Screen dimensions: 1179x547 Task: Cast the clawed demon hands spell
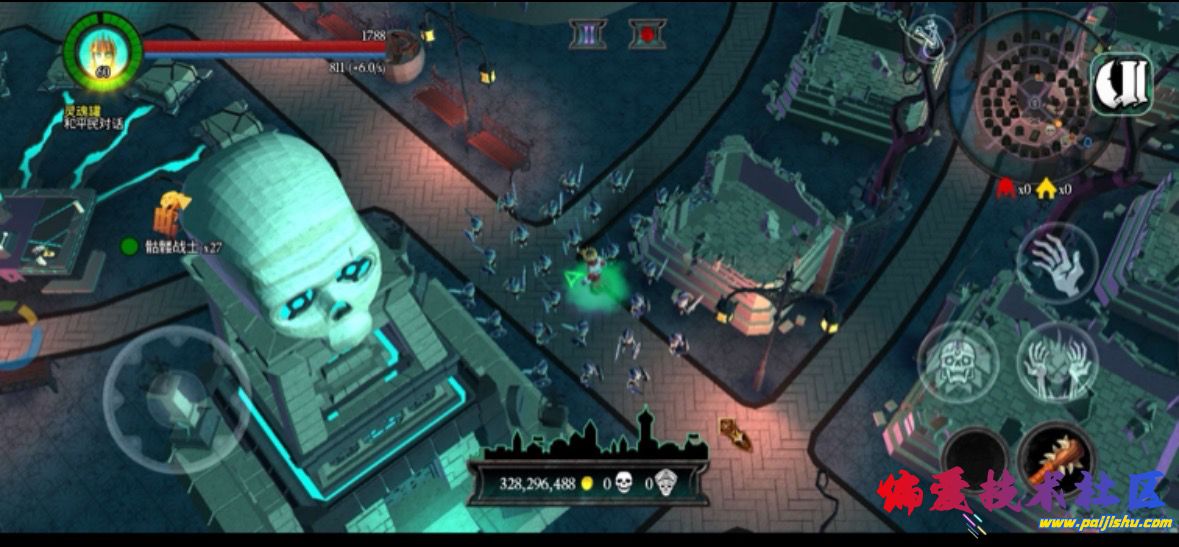(x=1056, y=361)
